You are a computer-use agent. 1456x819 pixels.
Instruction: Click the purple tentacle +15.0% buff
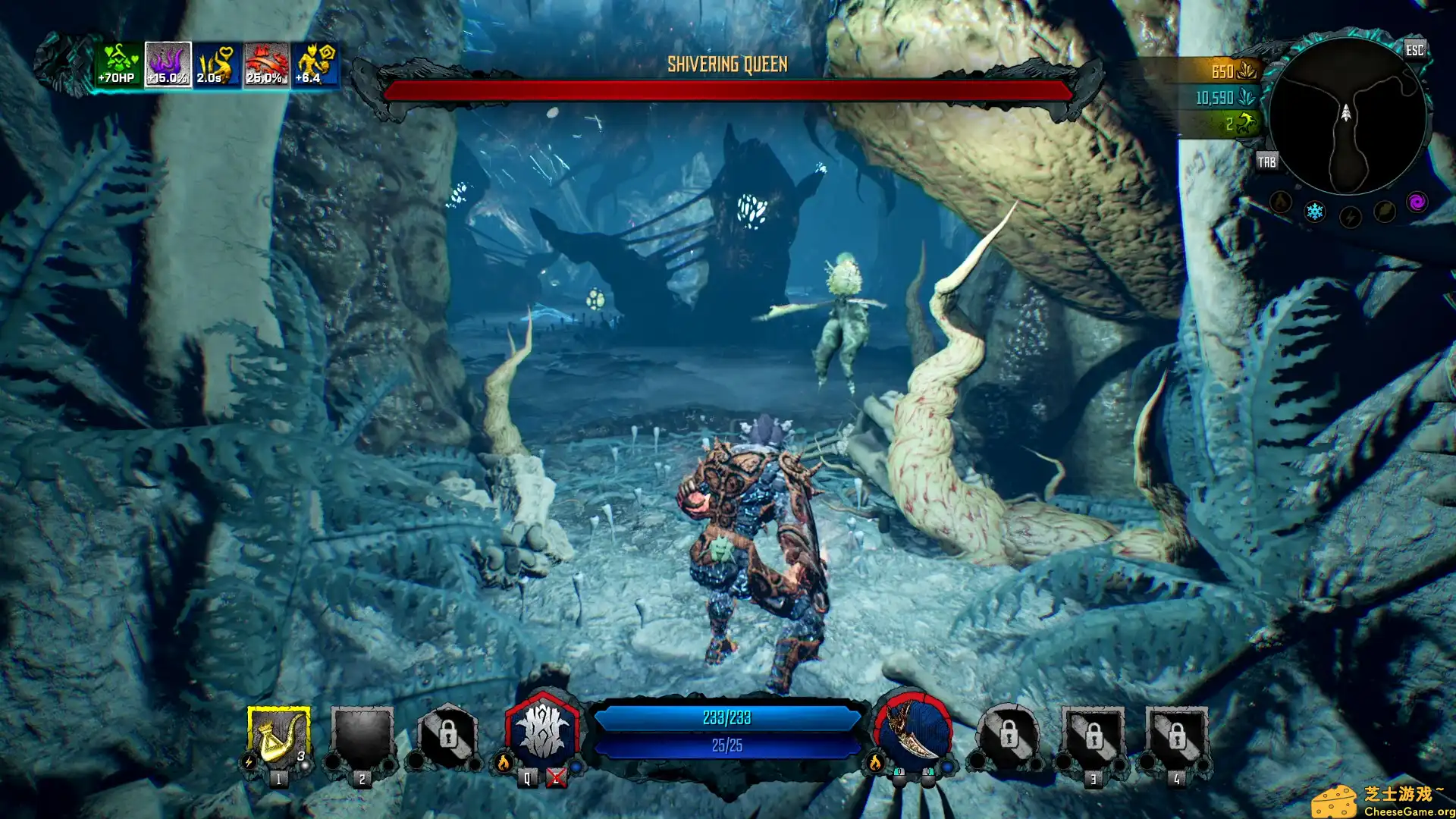point(168,64)
